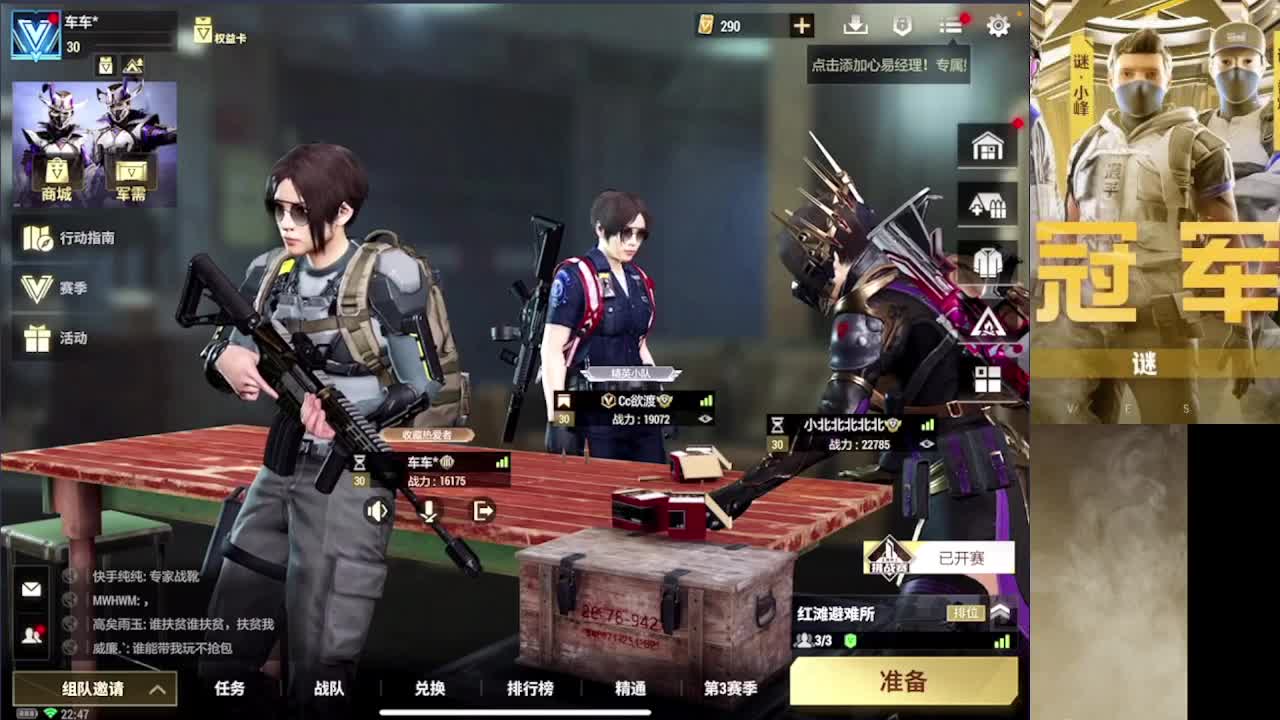Screen dimensions: 1280x720
Task: Switch to the 排行榜 tab
Action: [529, 689]
